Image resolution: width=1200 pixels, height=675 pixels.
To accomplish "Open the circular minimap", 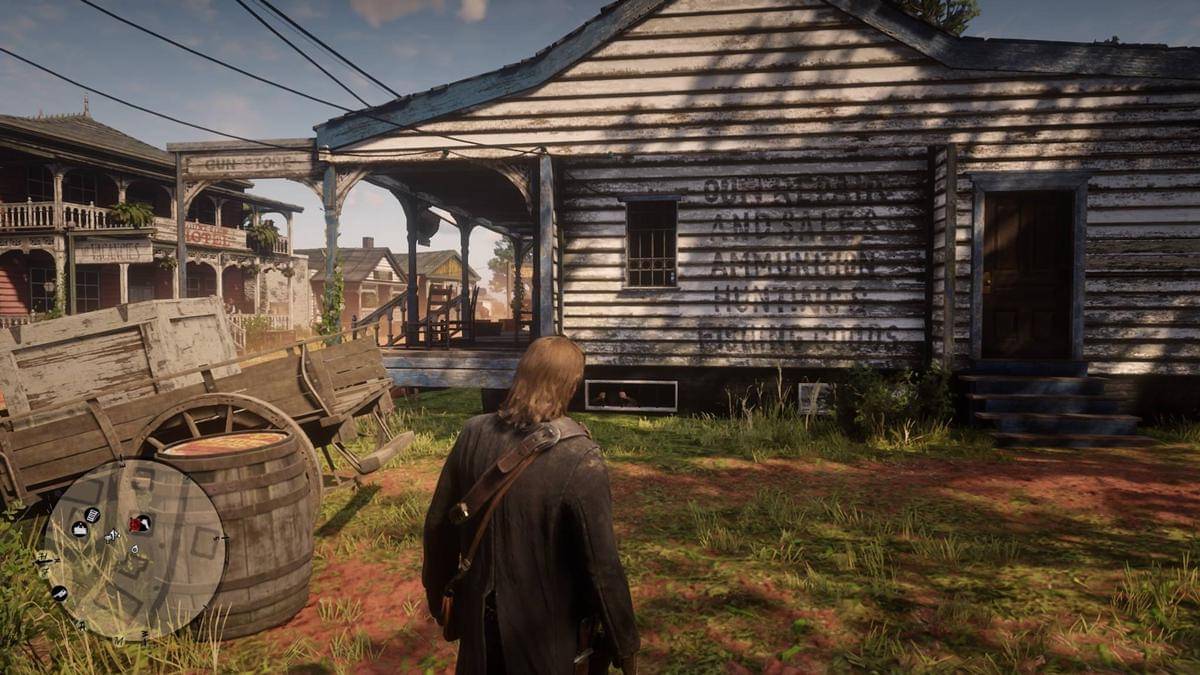I will pos(135,549).
